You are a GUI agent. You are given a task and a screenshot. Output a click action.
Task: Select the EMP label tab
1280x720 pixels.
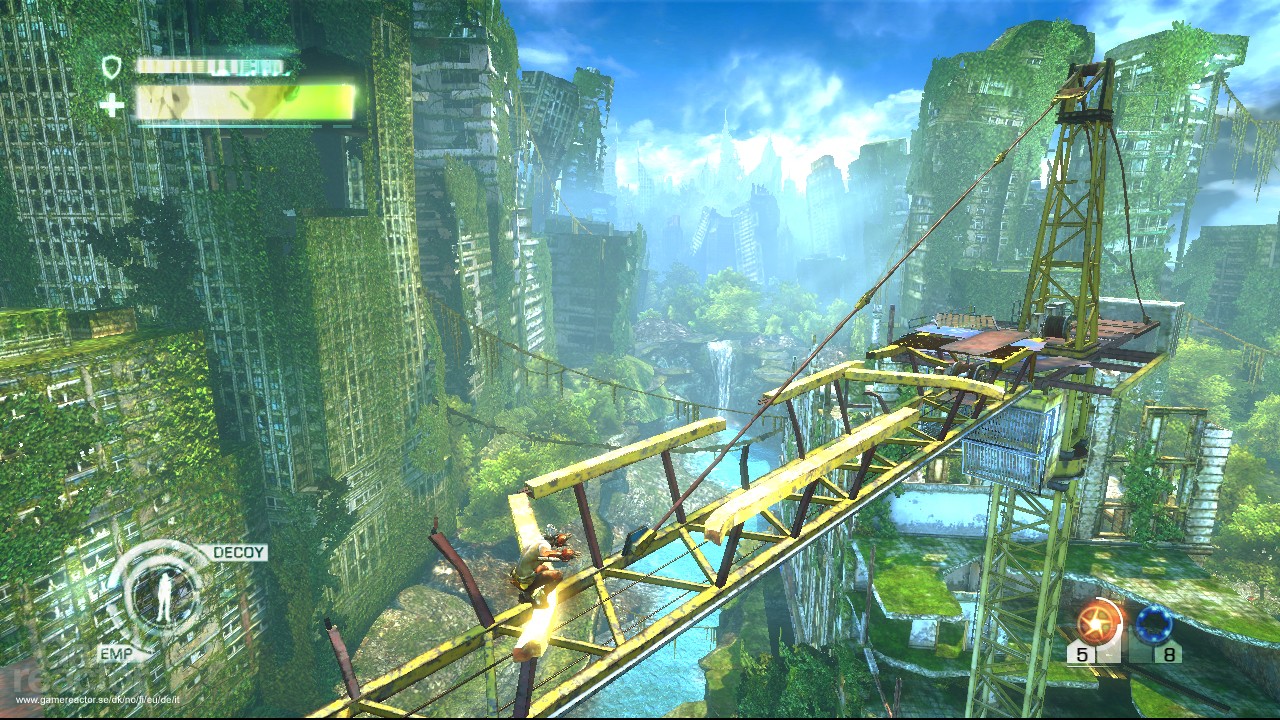click(x=117, y=653)
